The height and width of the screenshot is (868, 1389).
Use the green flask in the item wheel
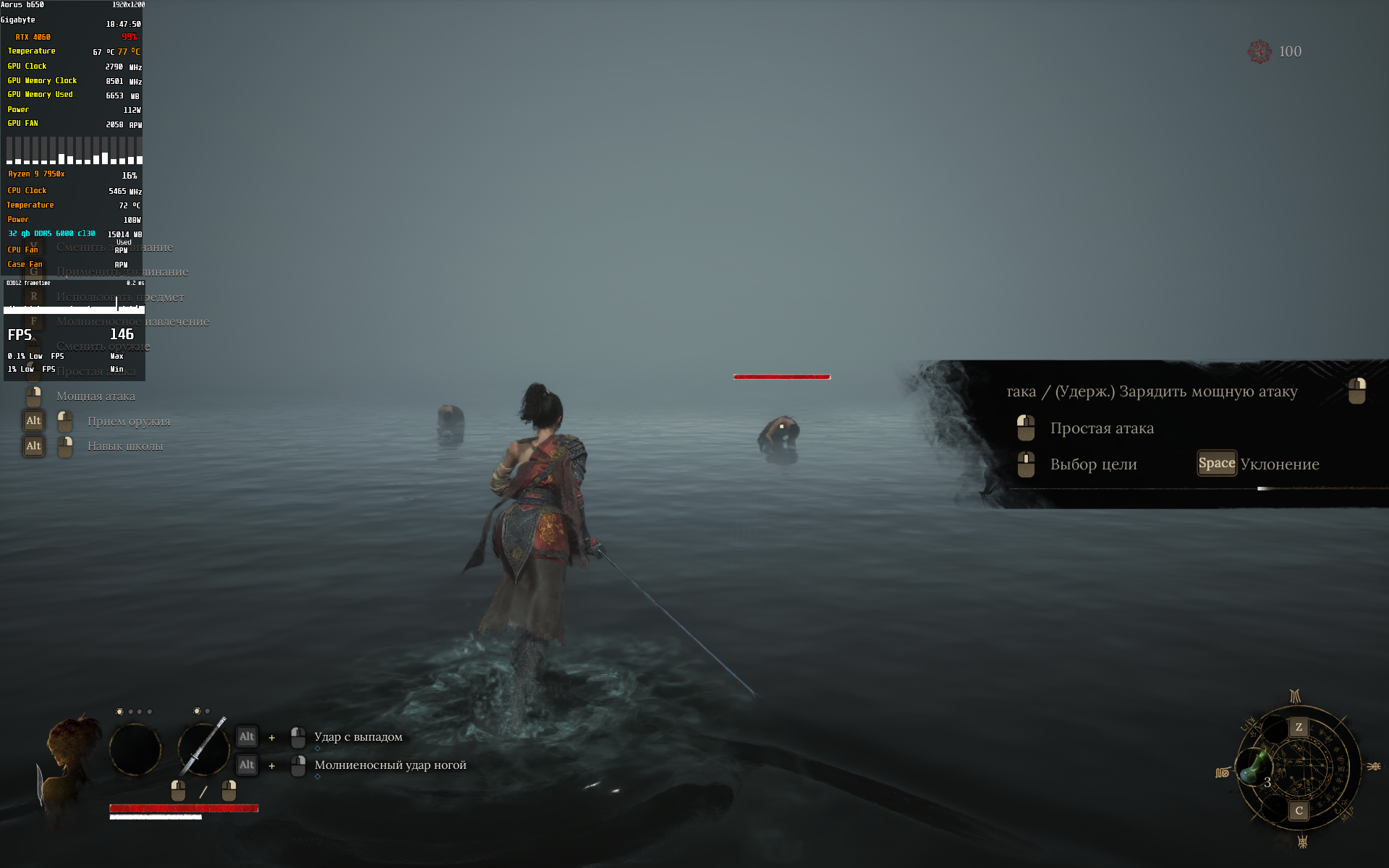[x=1256, y=767]
